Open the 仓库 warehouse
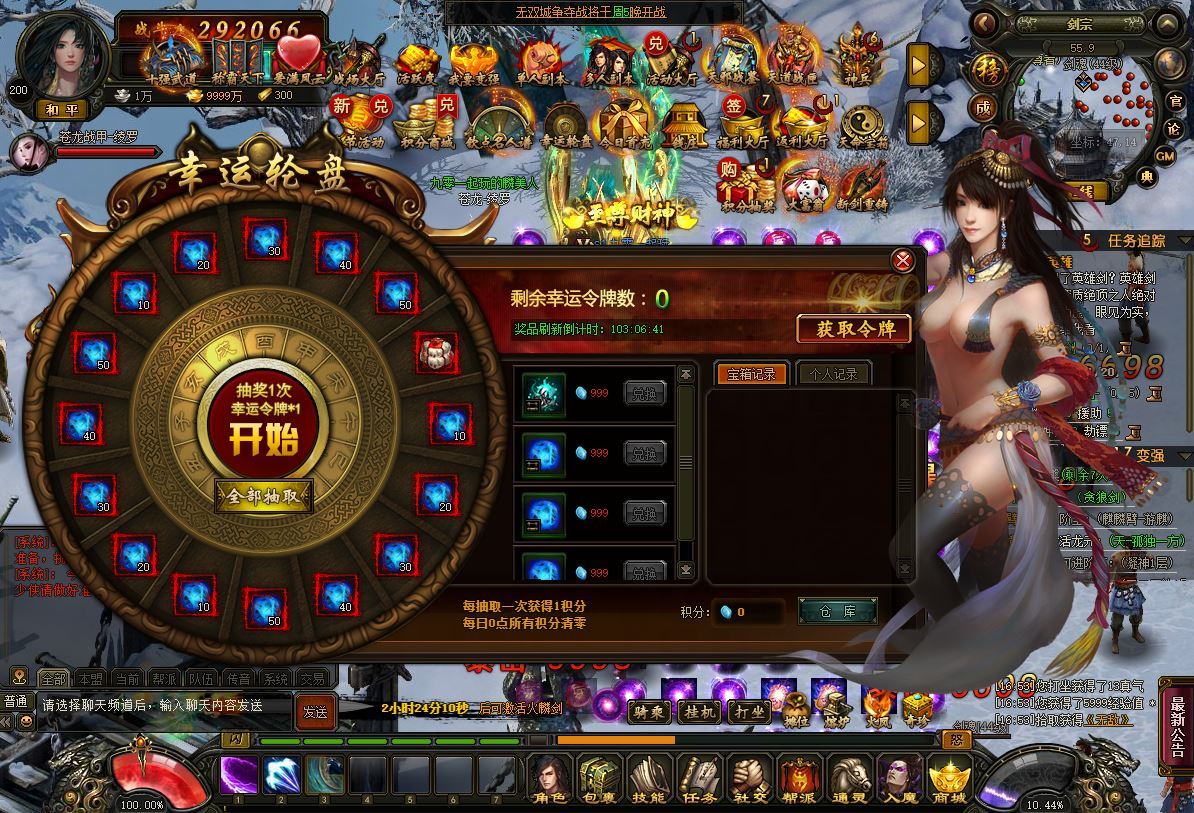Image resolution: width=1194 pixels, height=813 pixels. tap(837, 611)
